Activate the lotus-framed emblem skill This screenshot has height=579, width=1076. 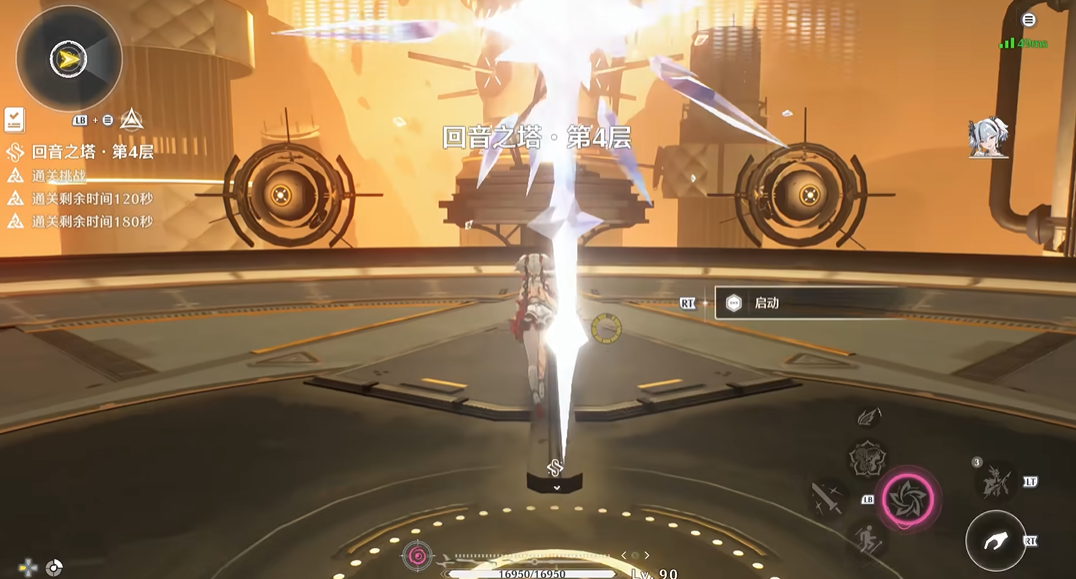866,459
